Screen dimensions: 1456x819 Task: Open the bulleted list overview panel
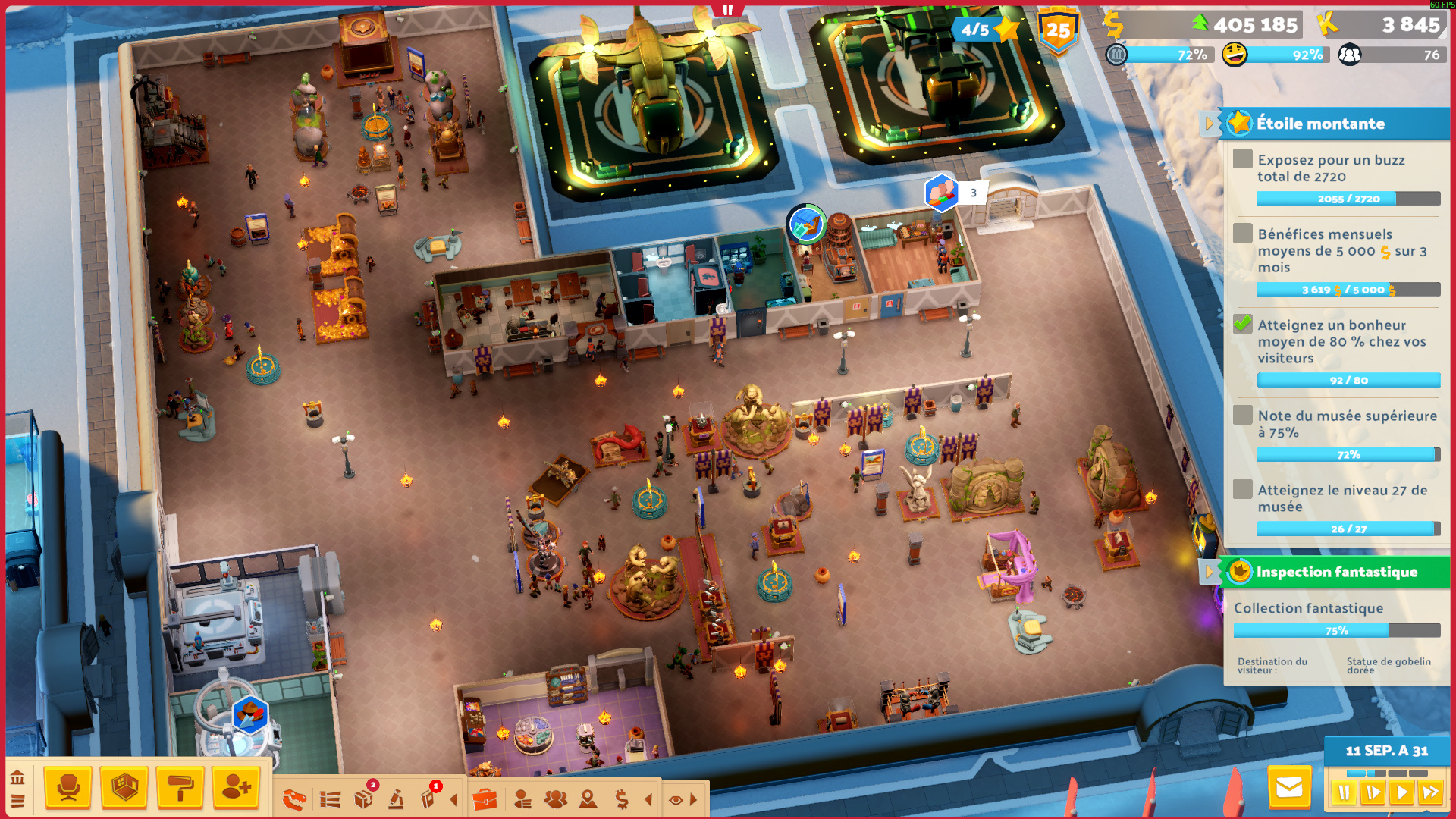coord(330,799)
